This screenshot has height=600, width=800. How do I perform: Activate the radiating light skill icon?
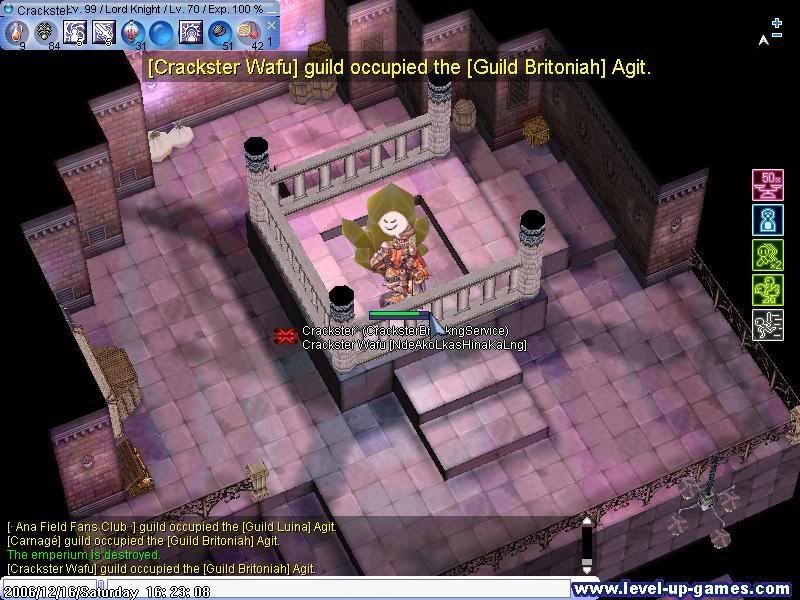tap(191, 32)
